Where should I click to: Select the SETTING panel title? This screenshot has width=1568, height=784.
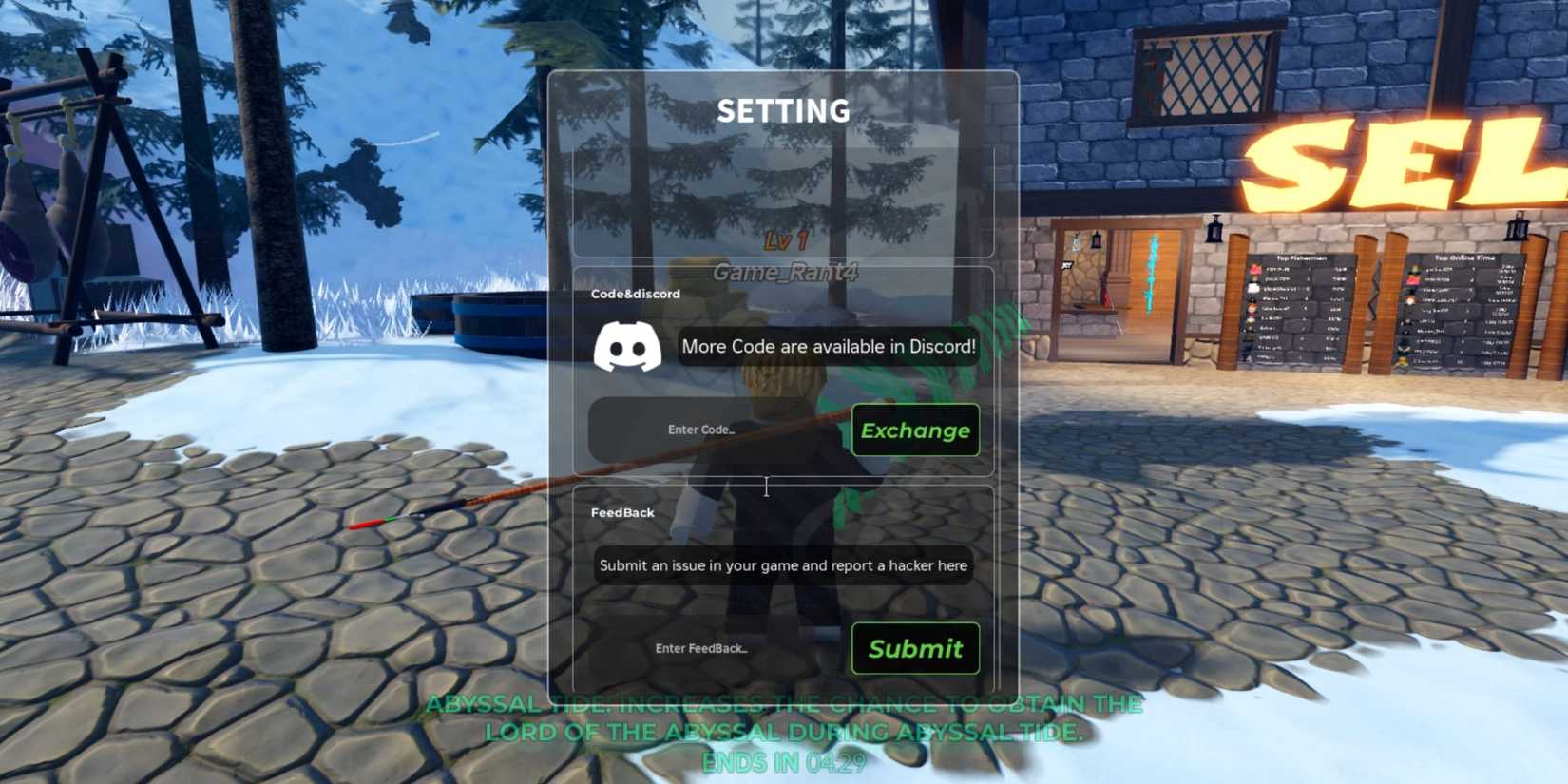tap(785, 110)
